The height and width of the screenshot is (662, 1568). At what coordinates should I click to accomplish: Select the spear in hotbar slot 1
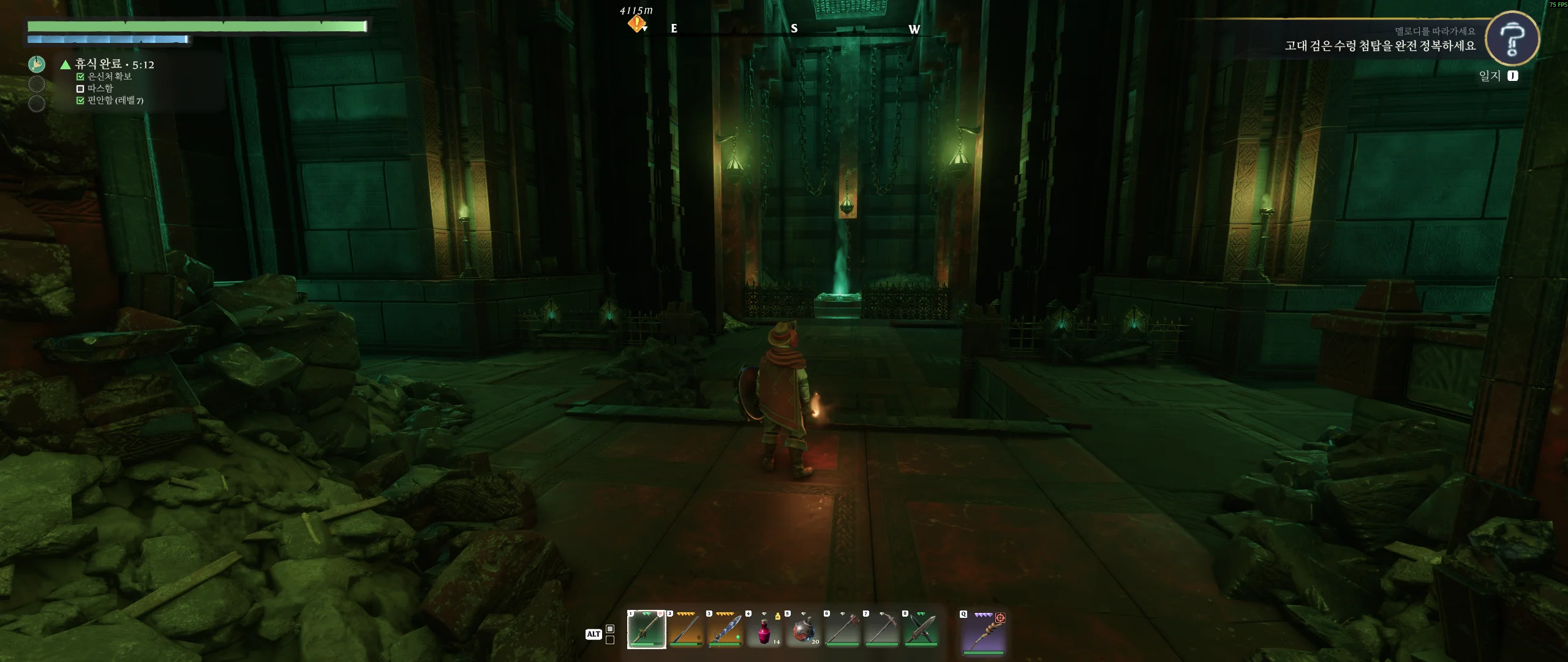pyautogui.click(x=646, y=629)
